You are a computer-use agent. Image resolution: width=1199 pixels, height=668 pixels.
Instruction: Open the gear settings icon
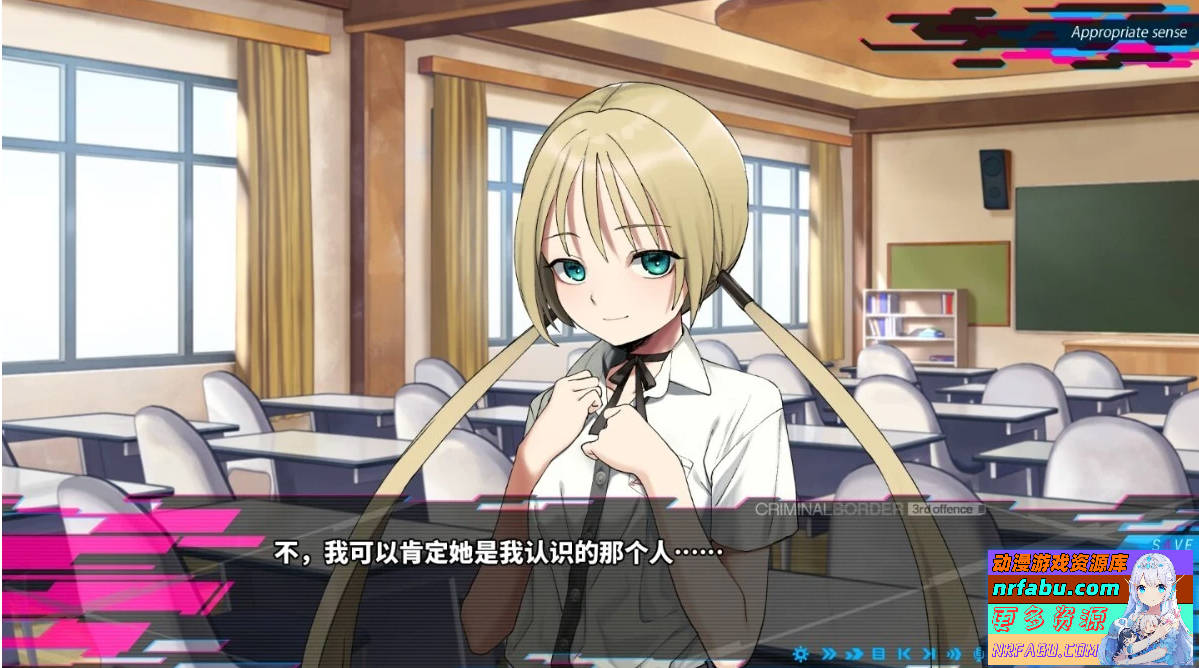[800, 654]
